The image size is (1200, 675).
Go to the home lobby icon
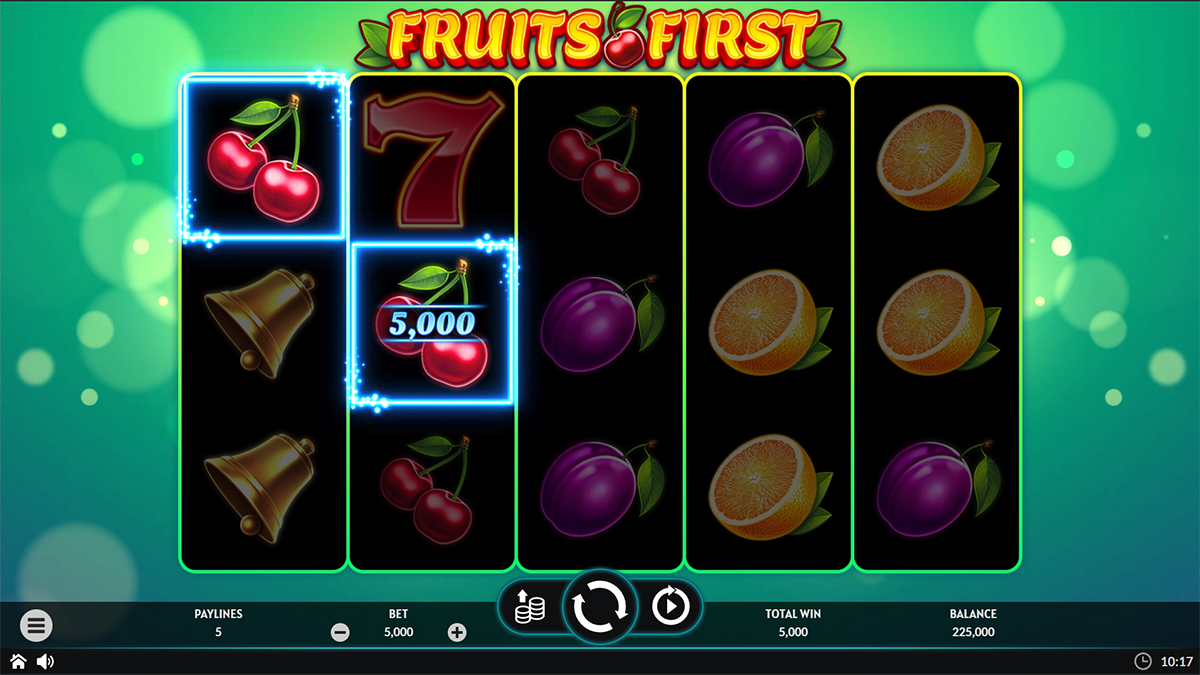pyautogui.click(x=18, y=661)
